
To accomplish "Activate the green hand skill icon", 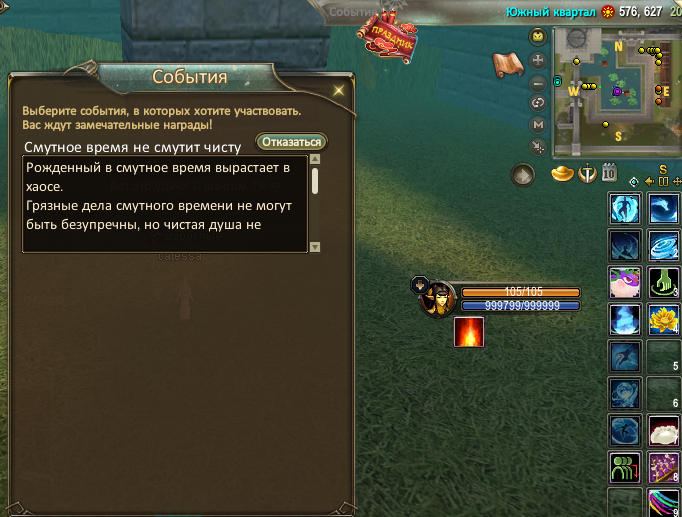I will (x=663, y=282).
